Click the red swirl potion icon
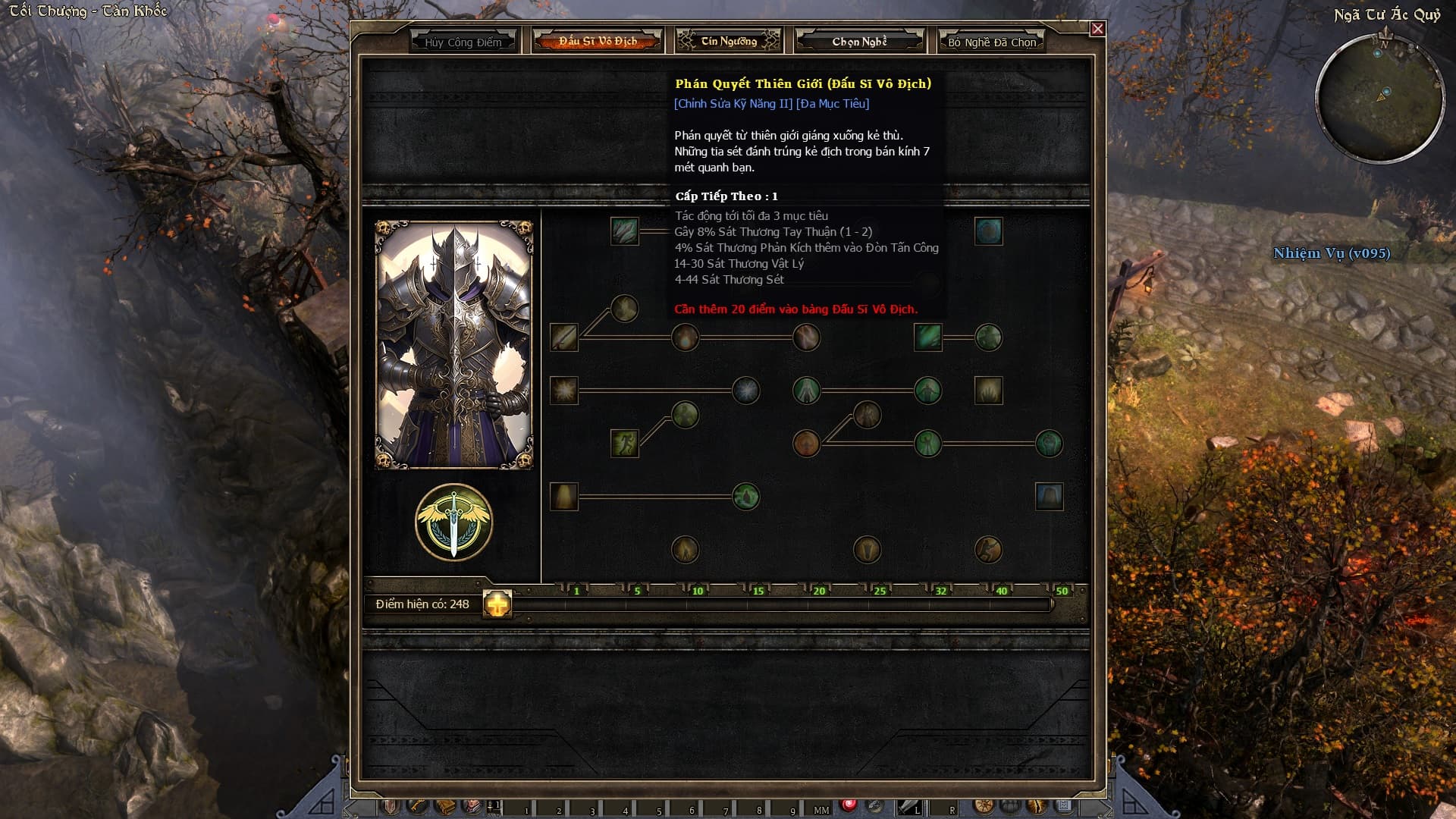This screenshot has width=1456, height=819. (x=849, y=805)
